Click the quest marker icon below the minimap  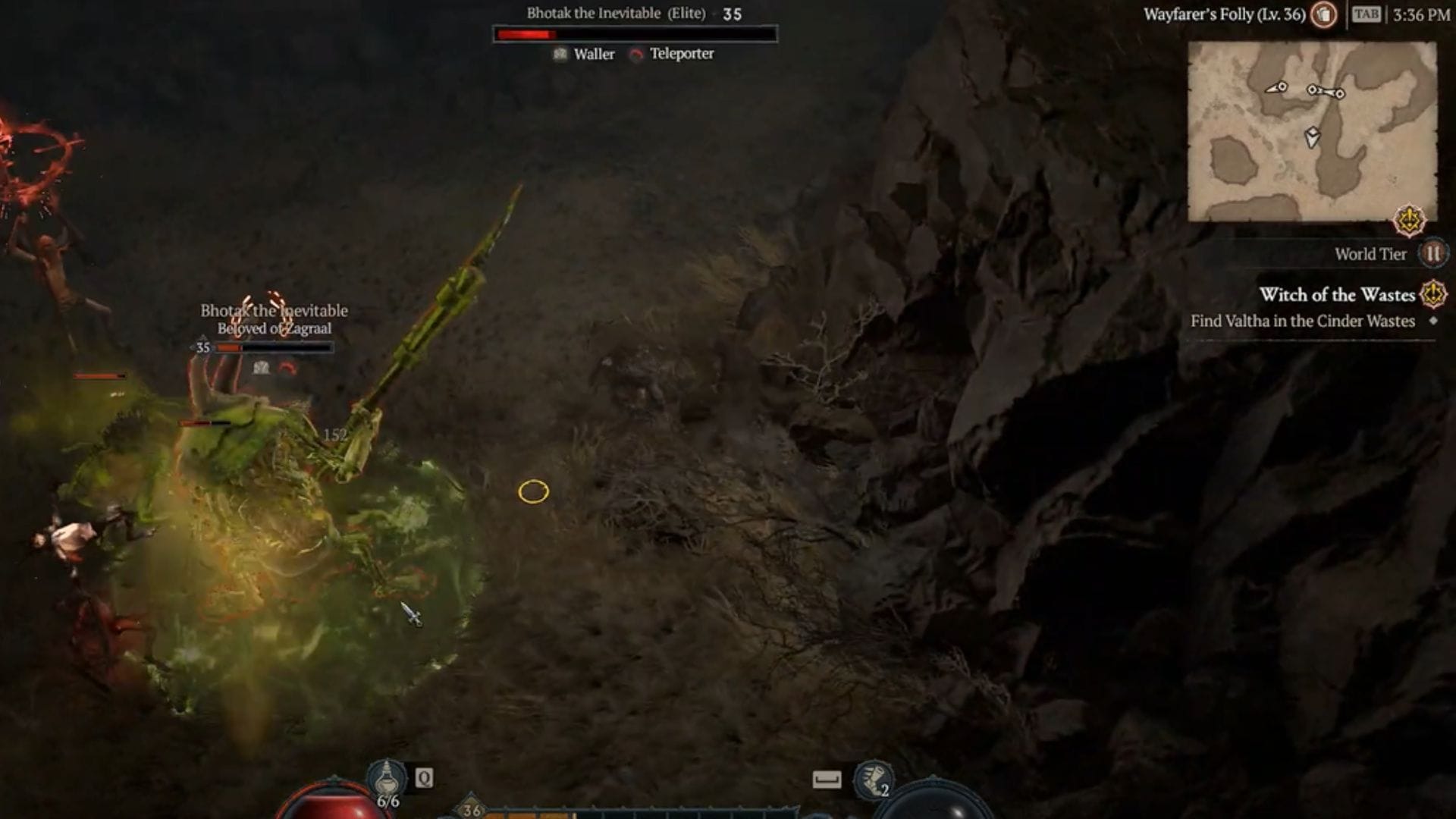[x=1409, y=220]
